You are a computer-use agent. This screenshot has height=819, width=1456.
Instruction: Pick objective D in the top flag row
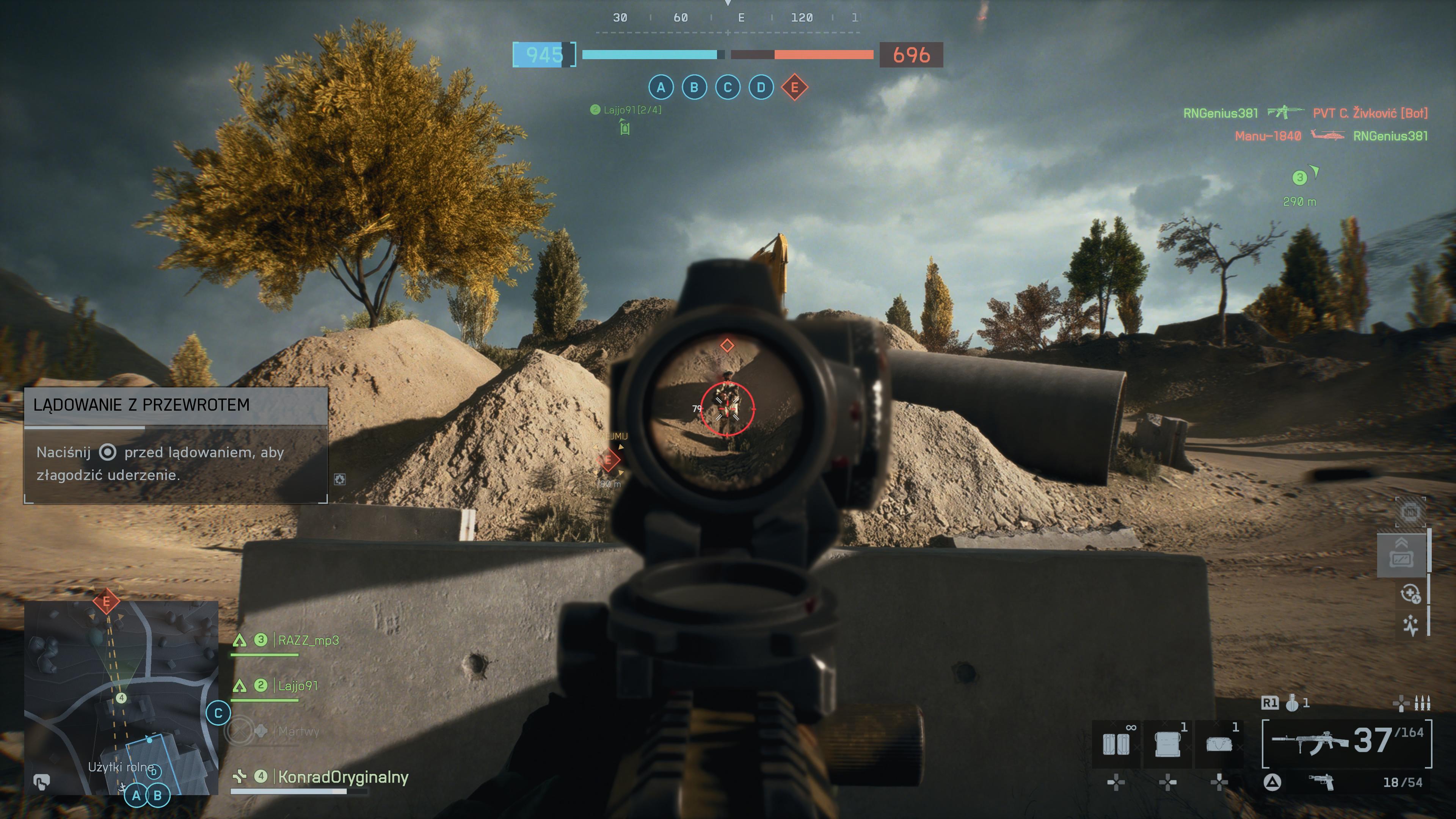pyautogui.click(x=761, y=88)
